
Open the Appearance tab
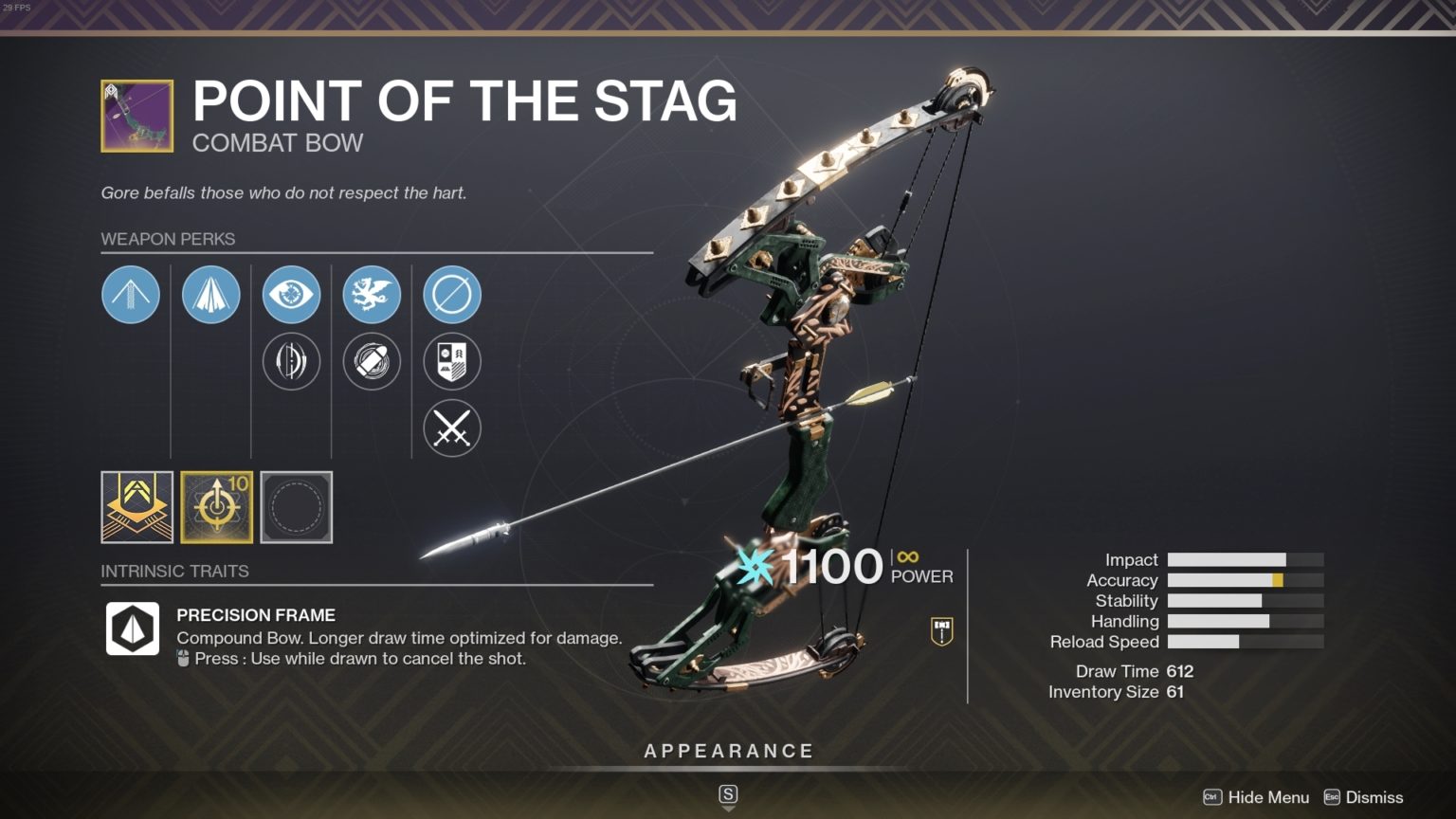pyautogui.click(x=728, y=750)
